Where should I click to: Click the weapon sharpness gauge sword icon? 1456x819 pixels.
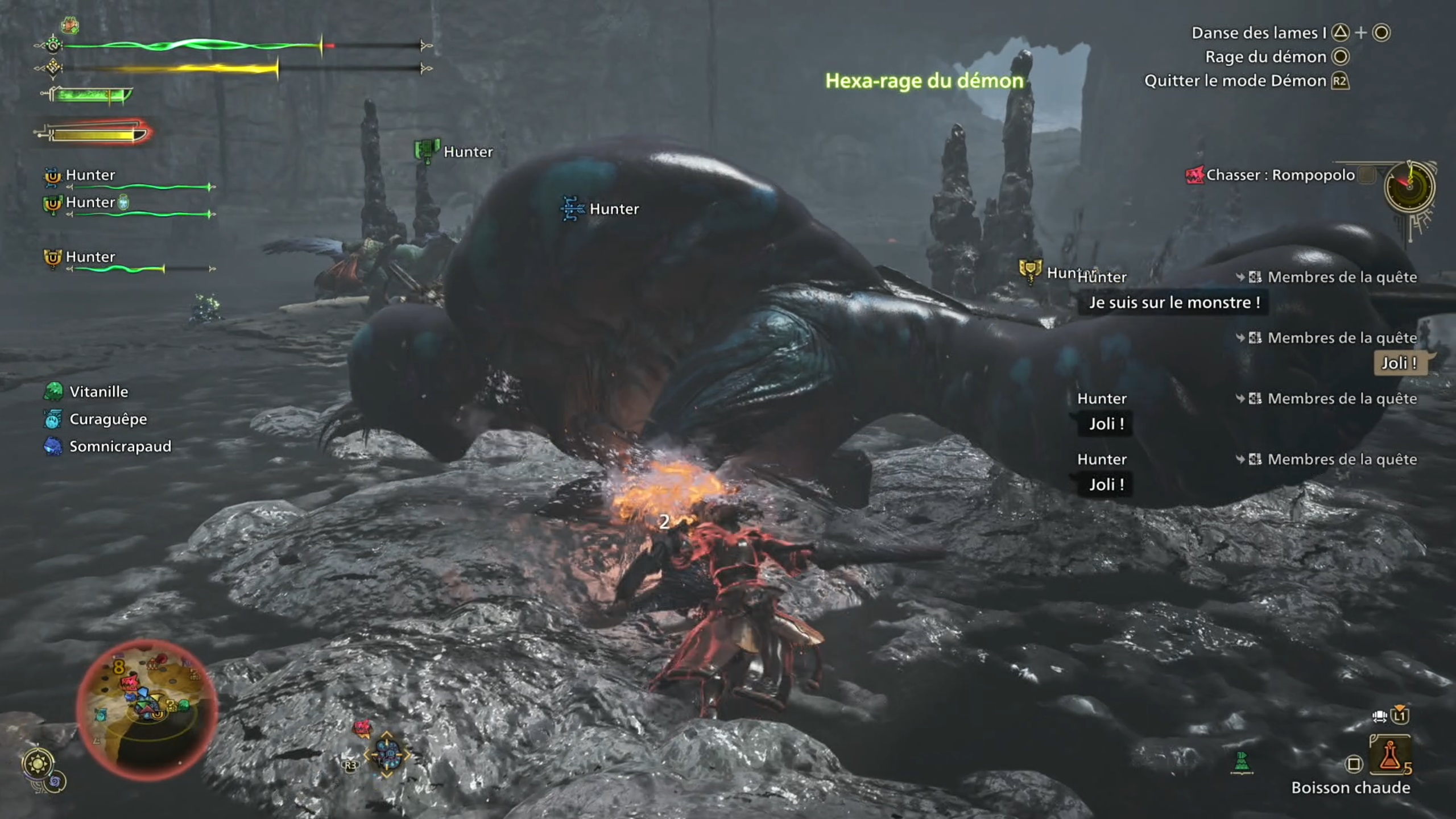coord(85,95)
